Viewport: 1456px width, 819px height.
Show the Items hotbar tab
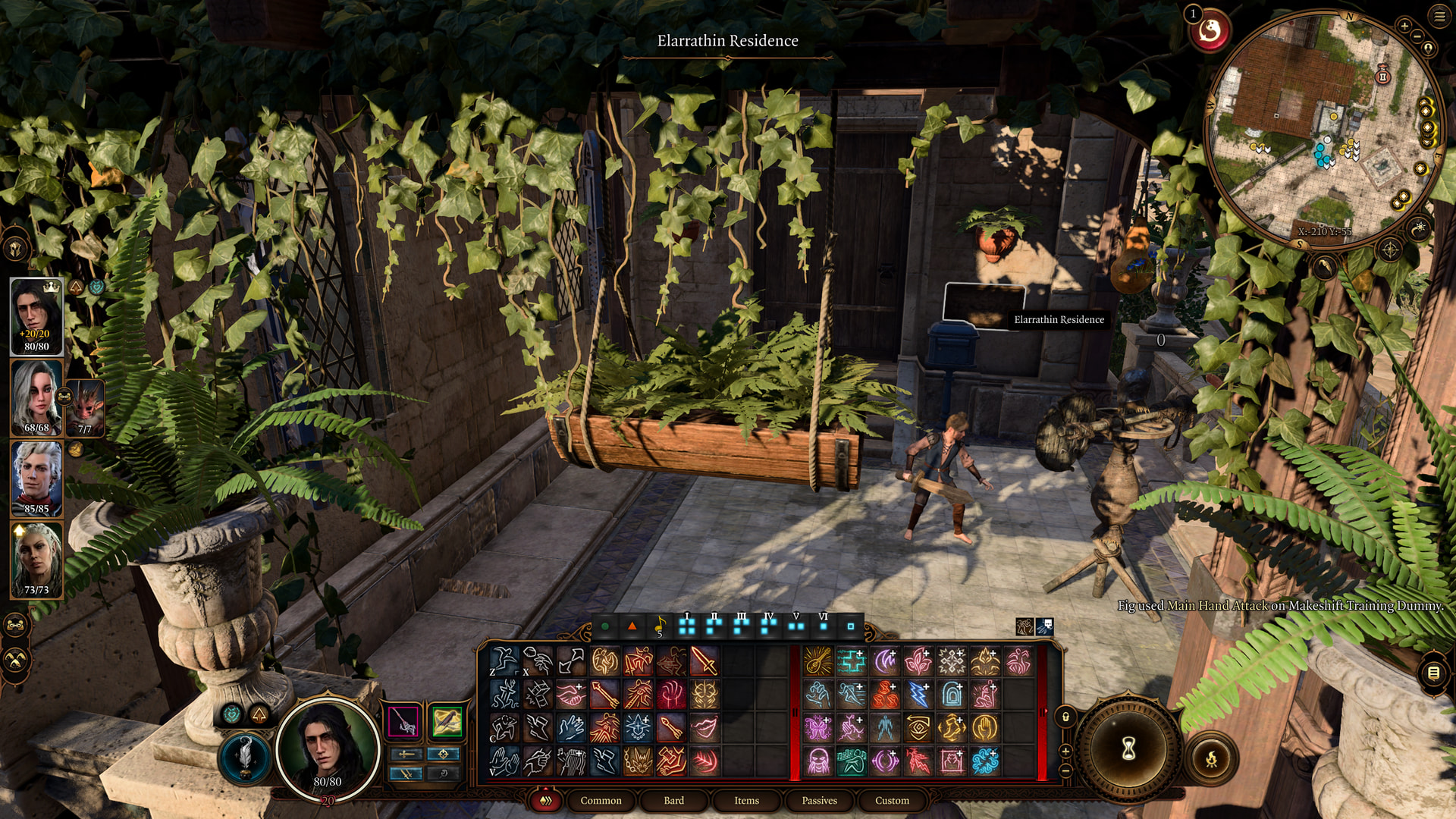point(746,800)
